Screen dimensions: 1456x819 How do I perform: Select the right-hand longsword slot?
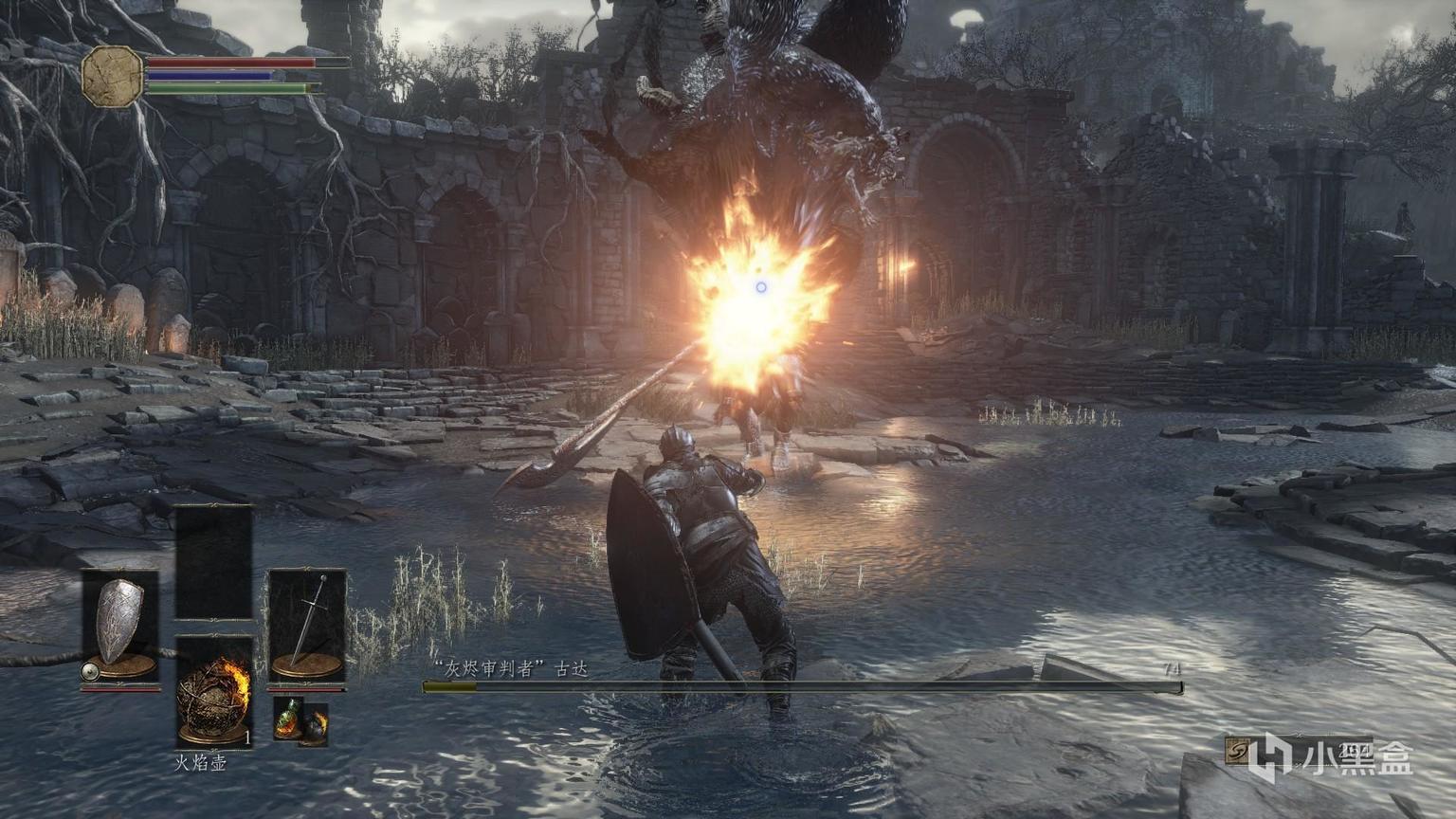[x=307, y=624]
